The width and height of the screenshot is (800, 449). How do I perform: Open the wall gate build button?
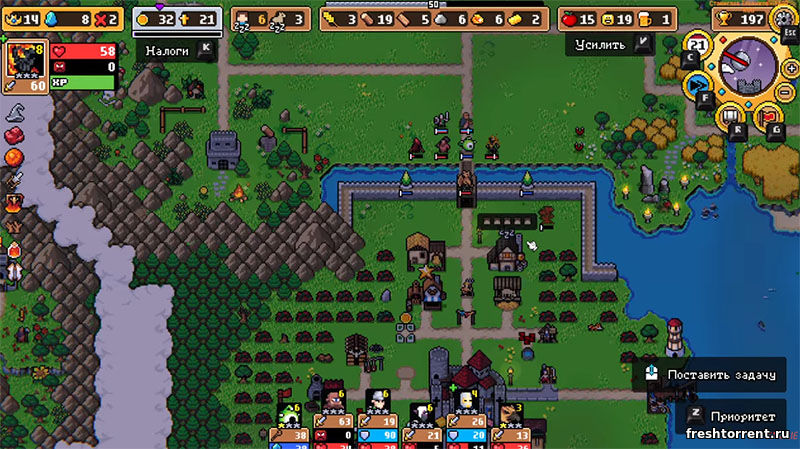[x=730, y=115]
